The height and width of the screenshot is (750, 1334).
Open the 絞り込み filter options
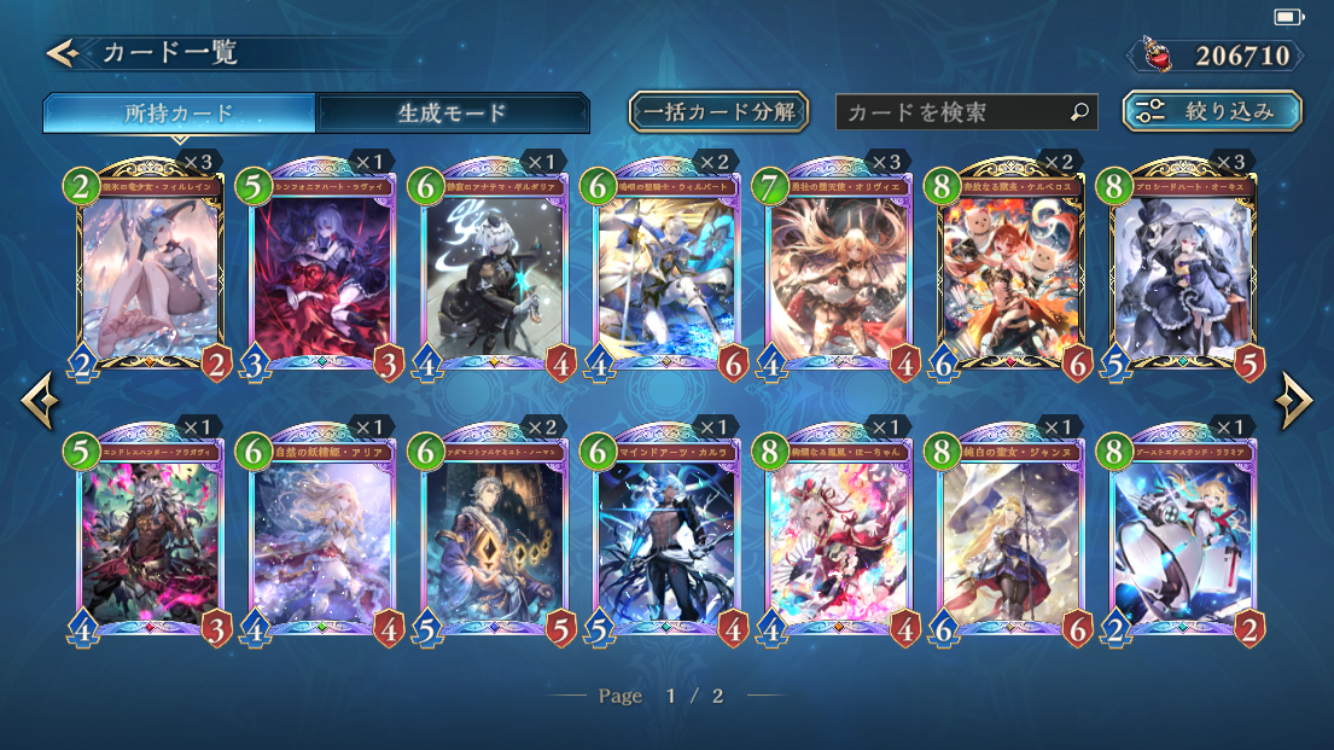click(x=1212, y=112)
